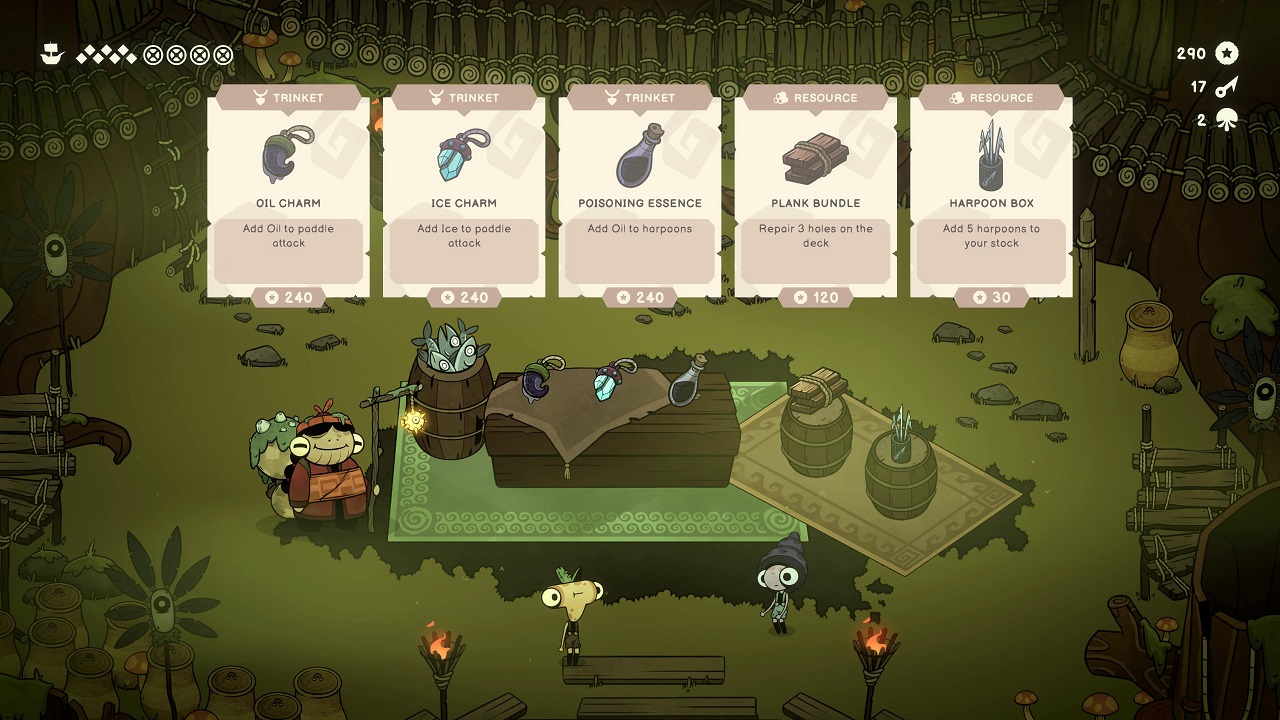Screen dimensions: 1280x720
Task: Click the 240 price tag on the Oil Charm card
Action: point(287,296)
